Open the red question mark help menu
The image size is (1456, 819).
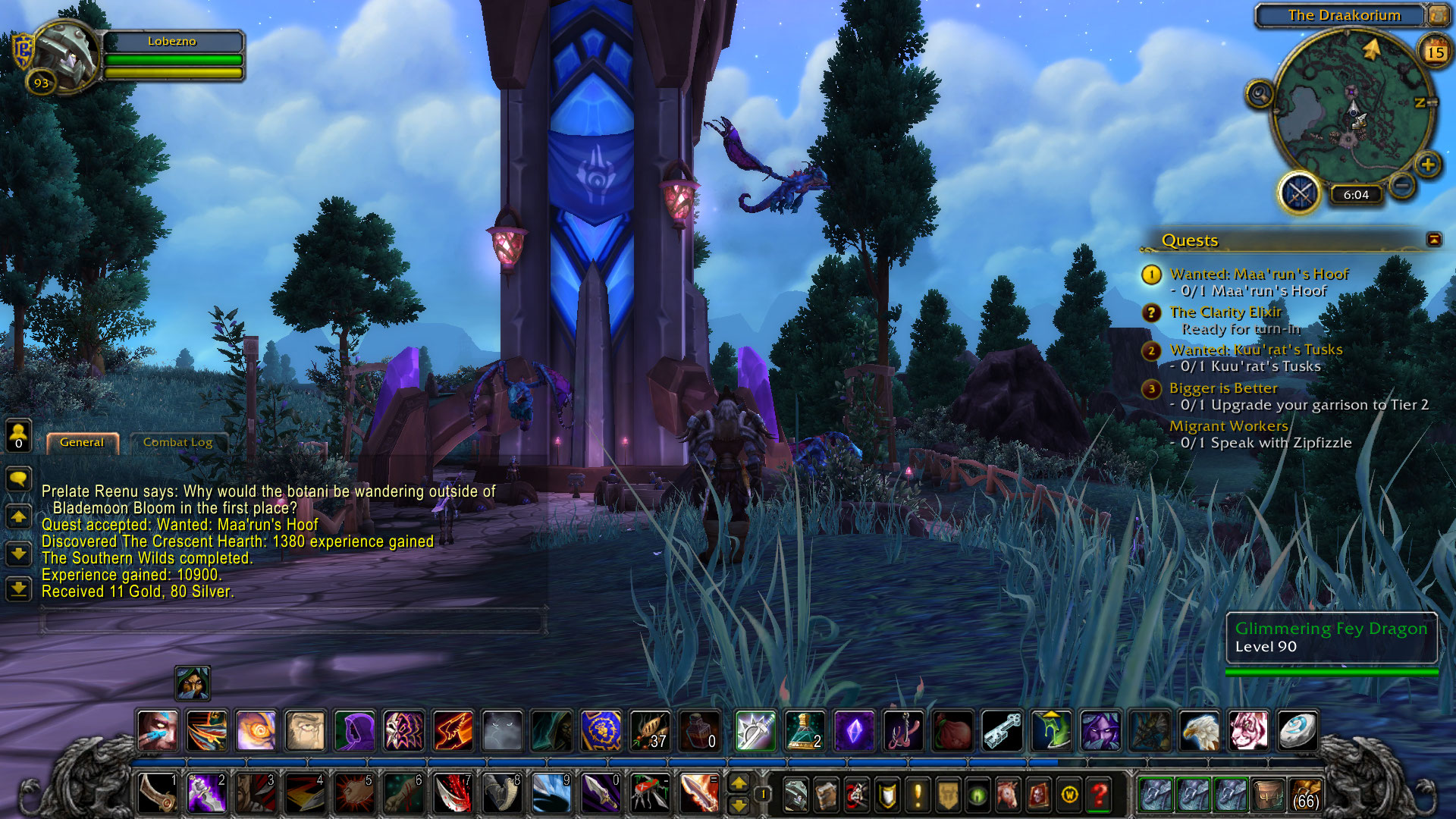(1099, 795)
